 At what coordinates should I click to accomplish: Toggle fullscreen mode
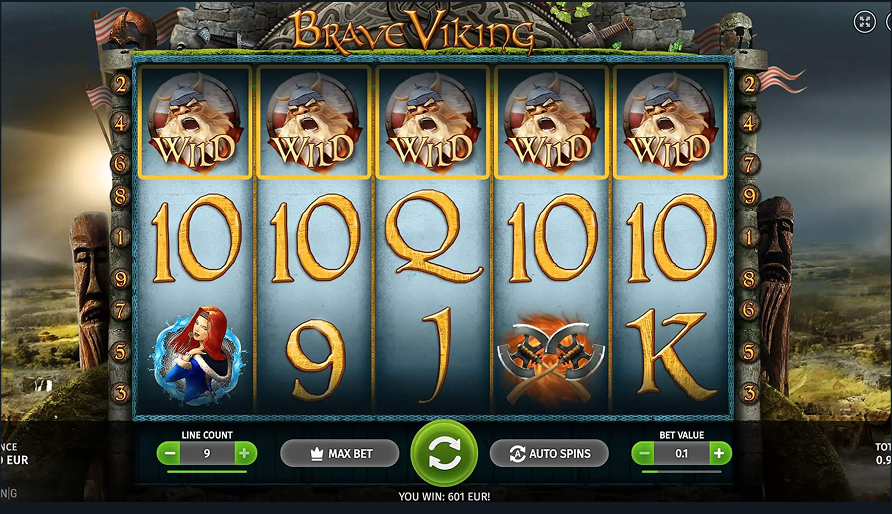pyautogui.click(x=865, y=22)
